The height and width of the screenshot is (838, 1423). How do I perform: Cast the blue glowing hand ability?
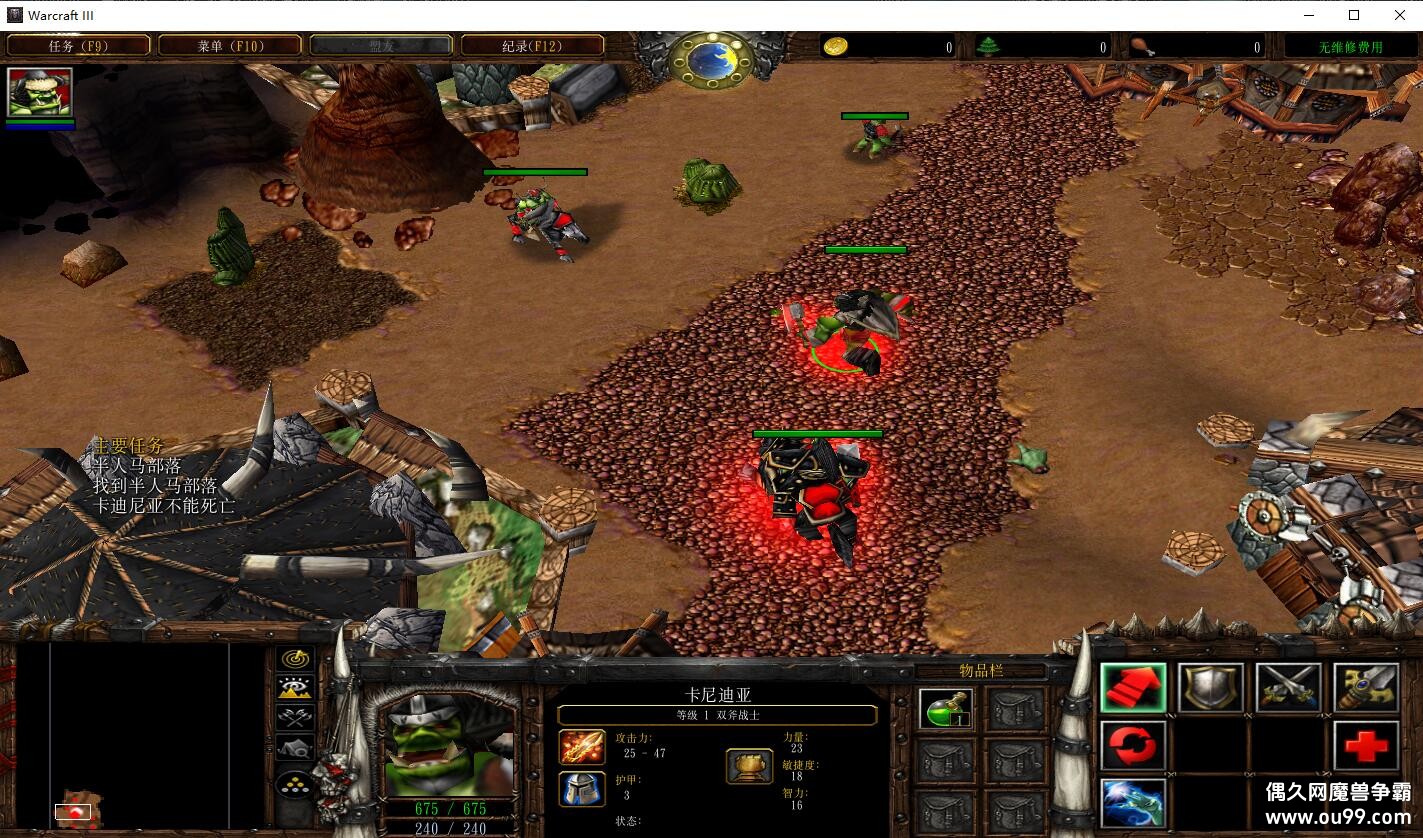(1133, 802)
